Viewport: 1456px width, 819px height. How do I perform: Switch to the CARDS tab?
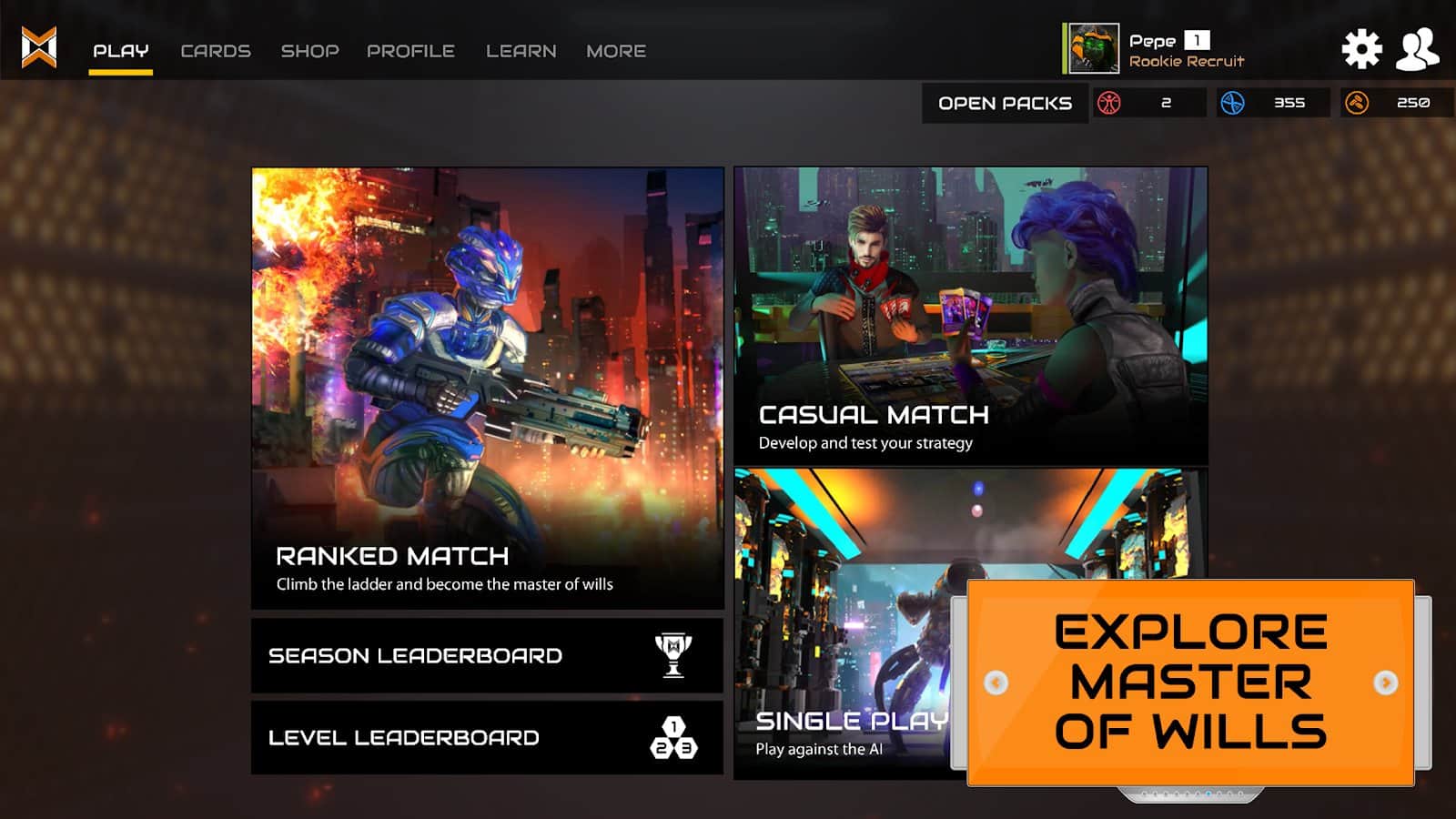point(217,51)
